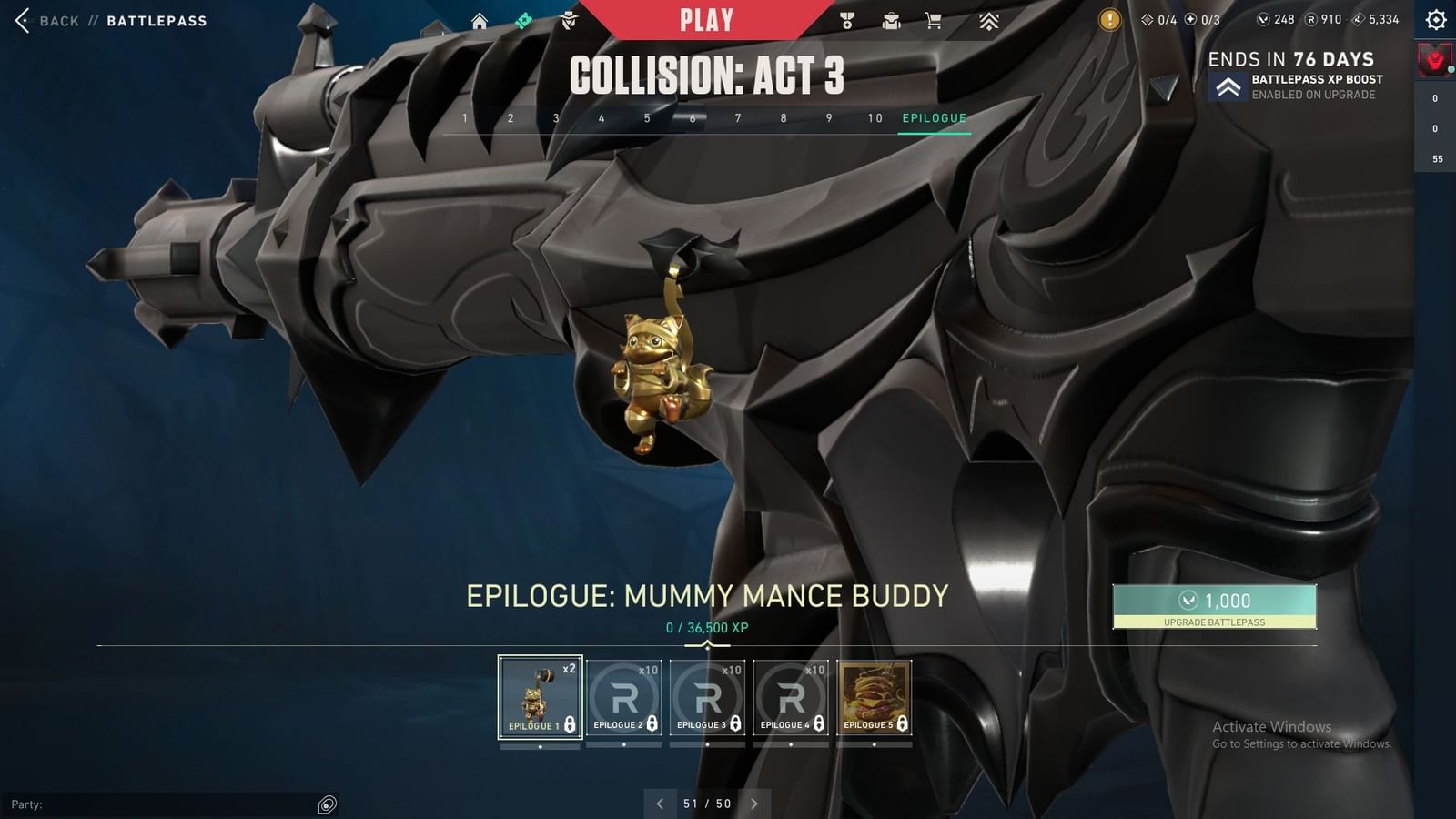Toggle the Battlepass XP Boost option

coord(1230,86)
